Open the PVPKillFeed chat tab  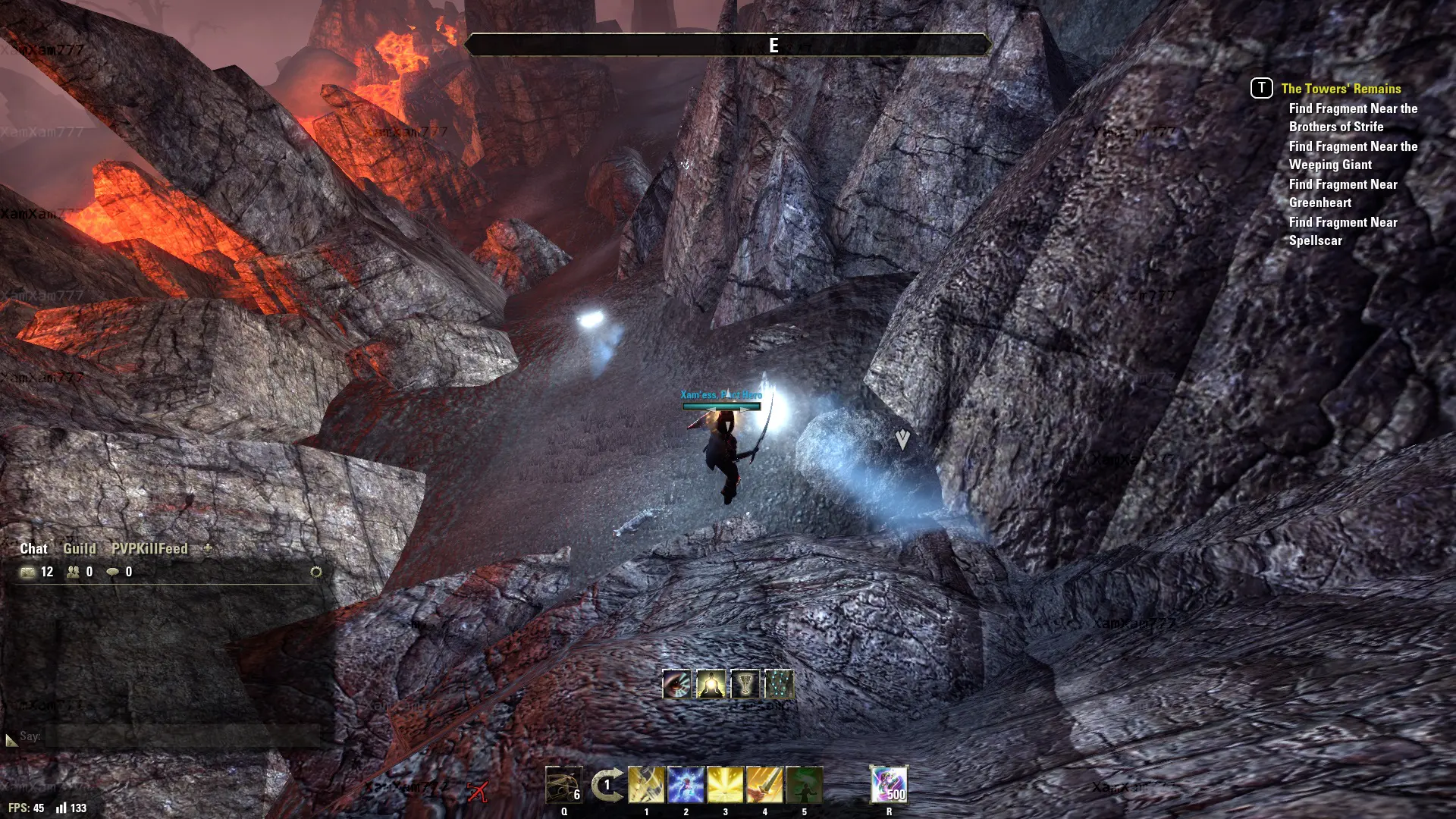(149, 548)
